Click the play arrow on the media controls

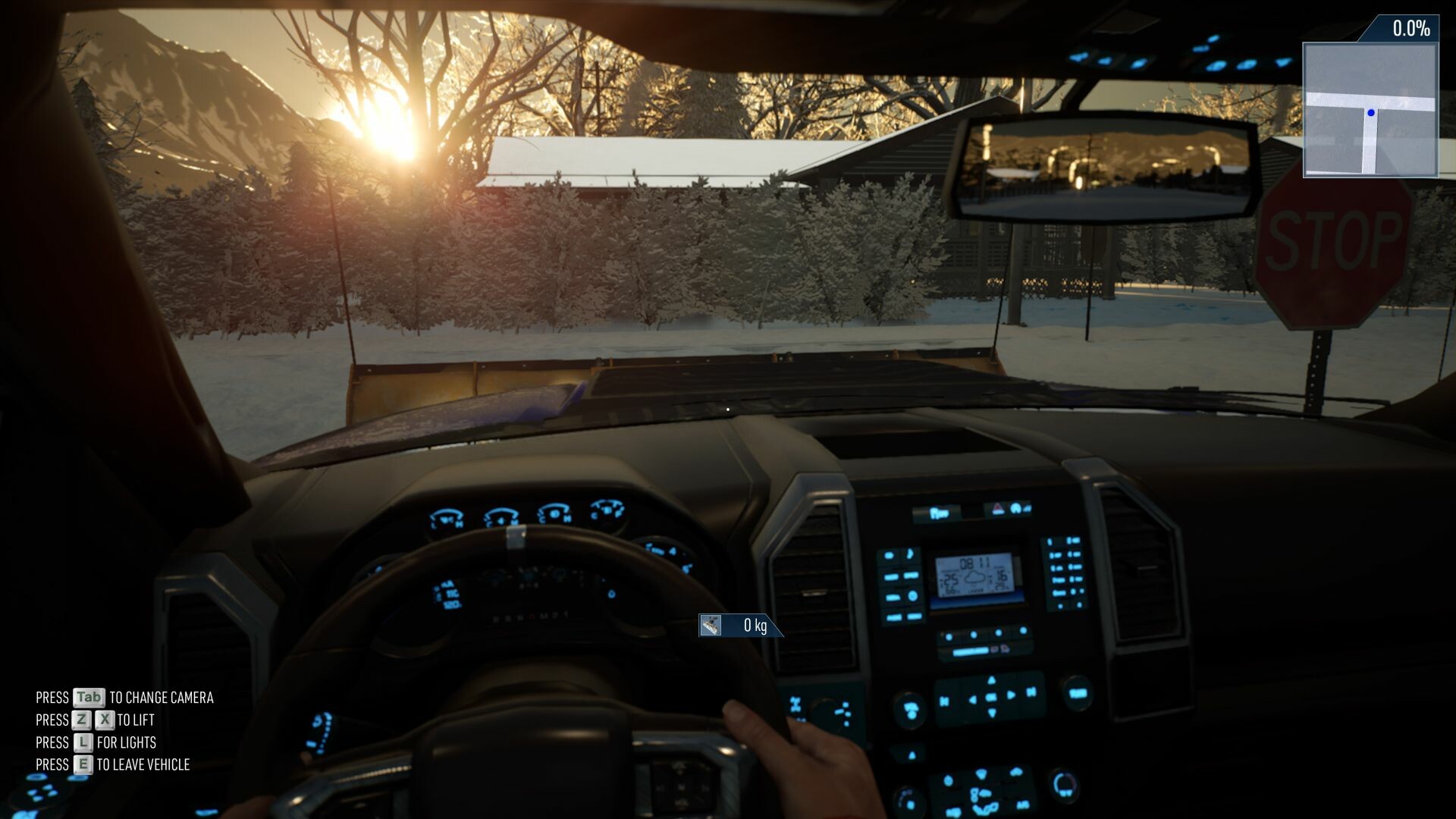coord(1011,695)
